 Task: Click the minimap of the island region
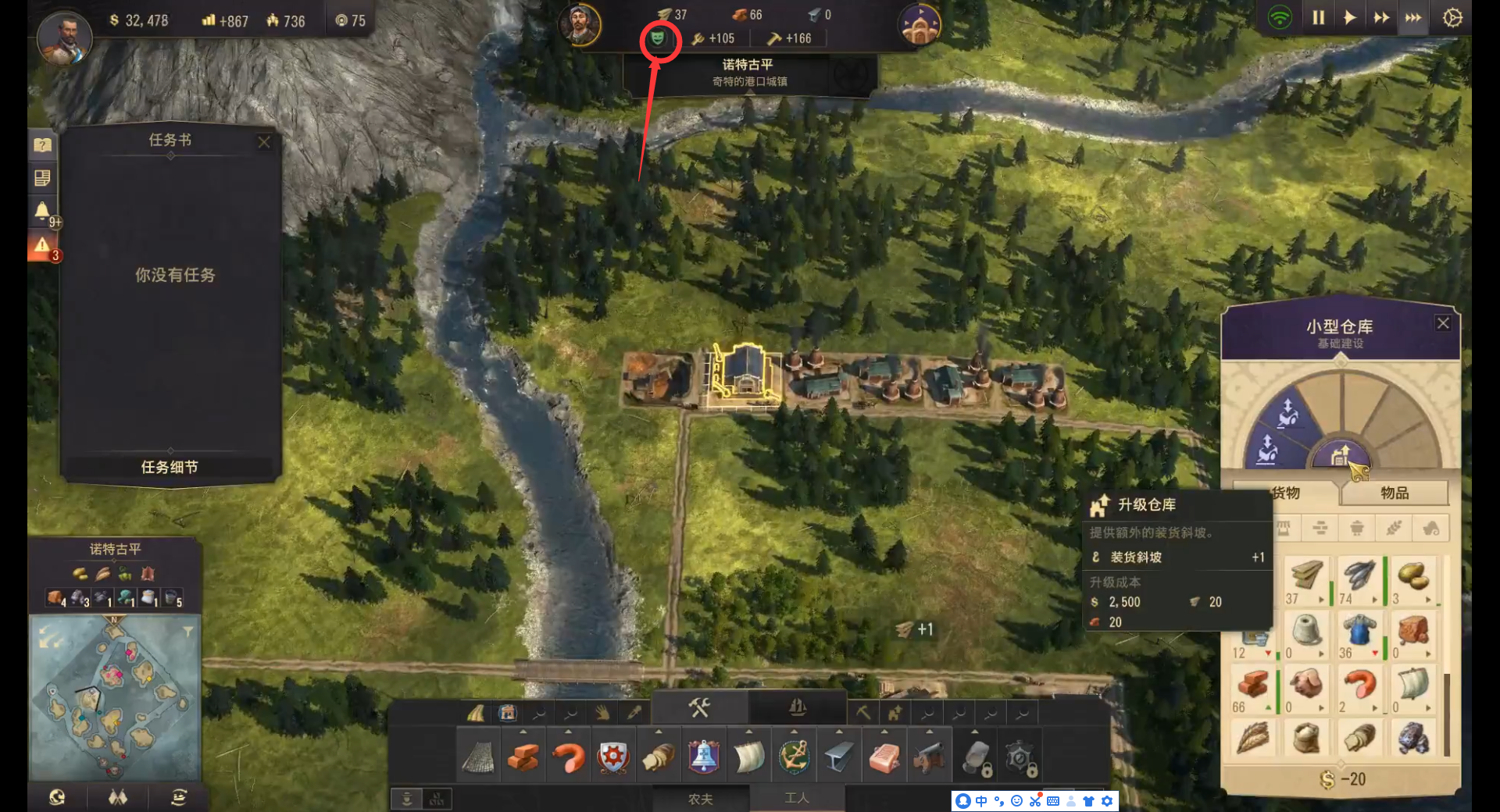coord(114,696)
